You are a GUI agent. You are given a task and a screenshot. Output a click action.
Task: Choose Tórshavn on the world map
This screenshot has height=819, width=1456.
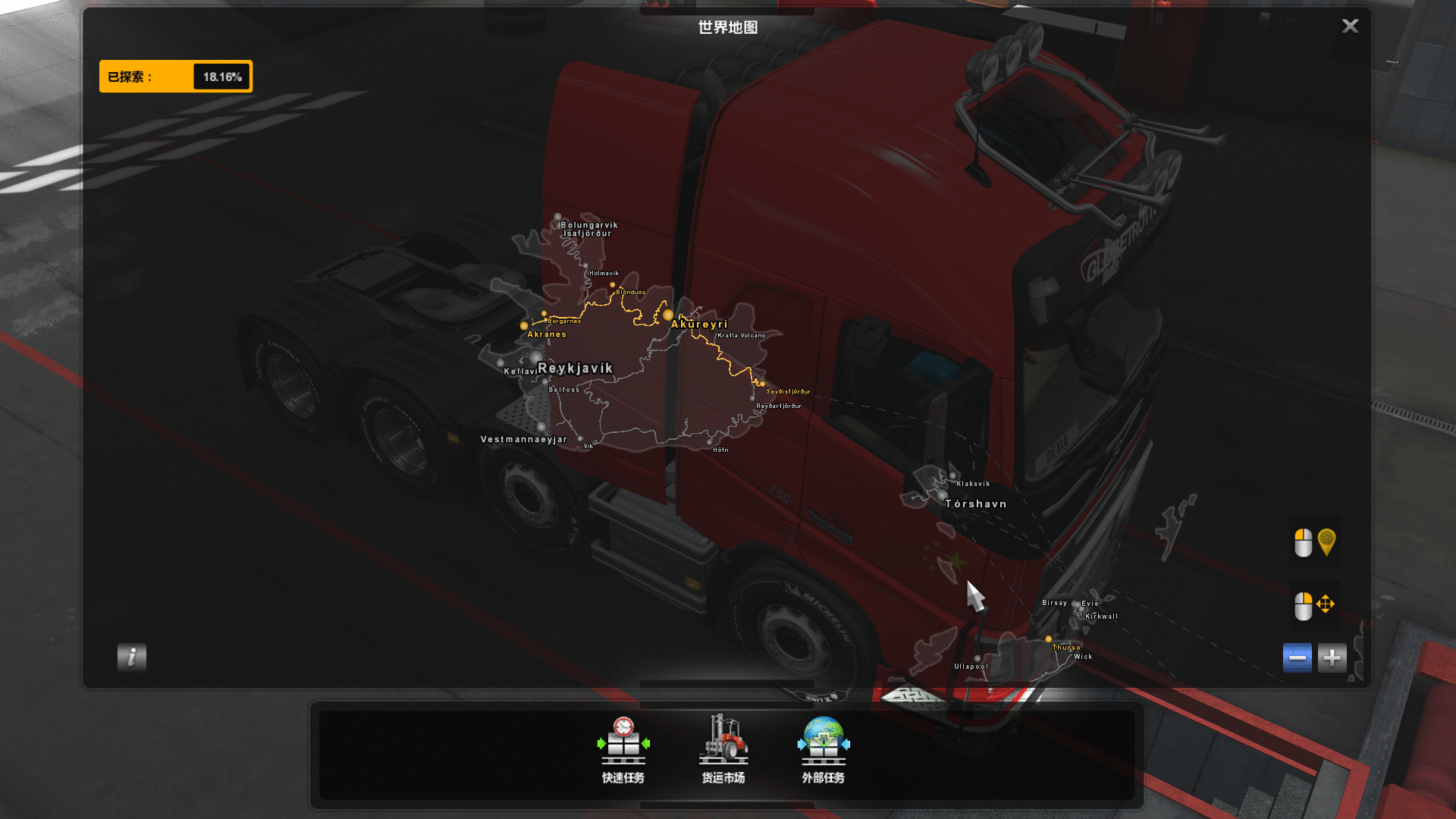click(975, 504)
